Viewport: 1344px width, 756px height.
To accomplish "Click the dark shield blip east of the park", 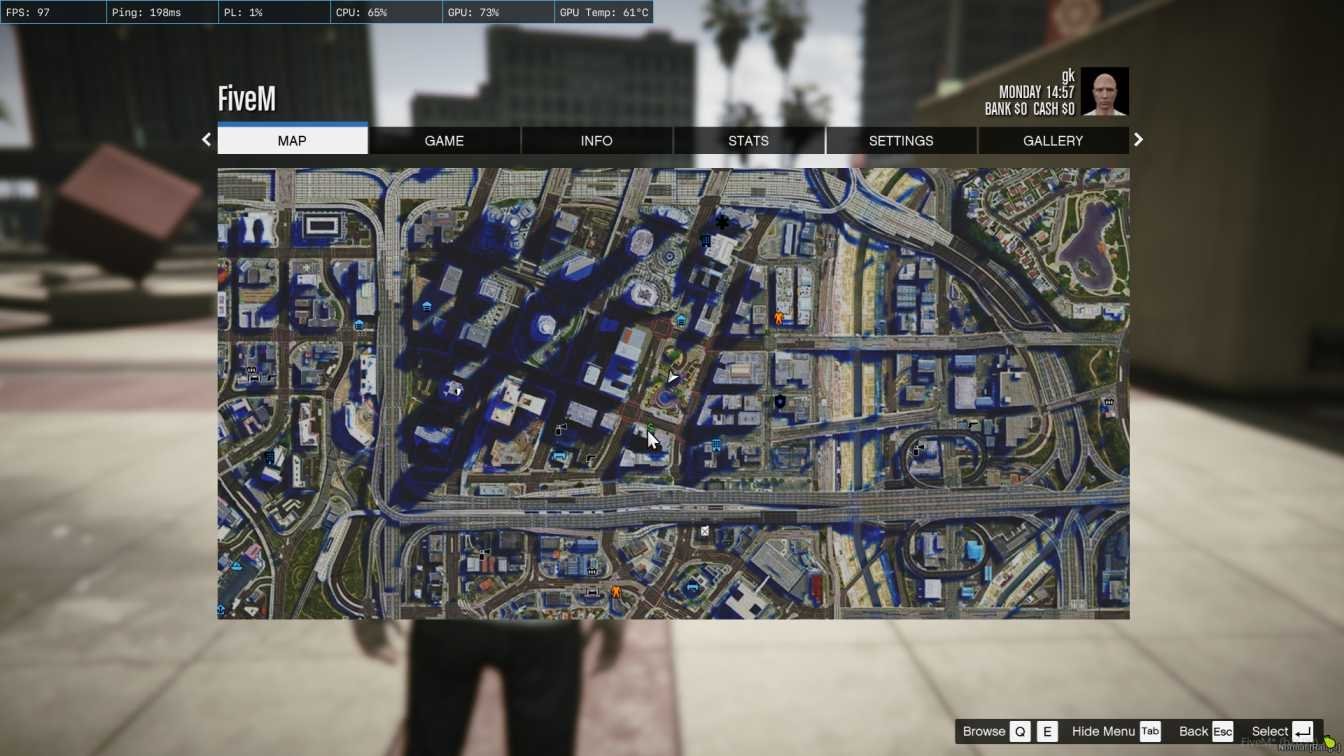I will [779, 401].
